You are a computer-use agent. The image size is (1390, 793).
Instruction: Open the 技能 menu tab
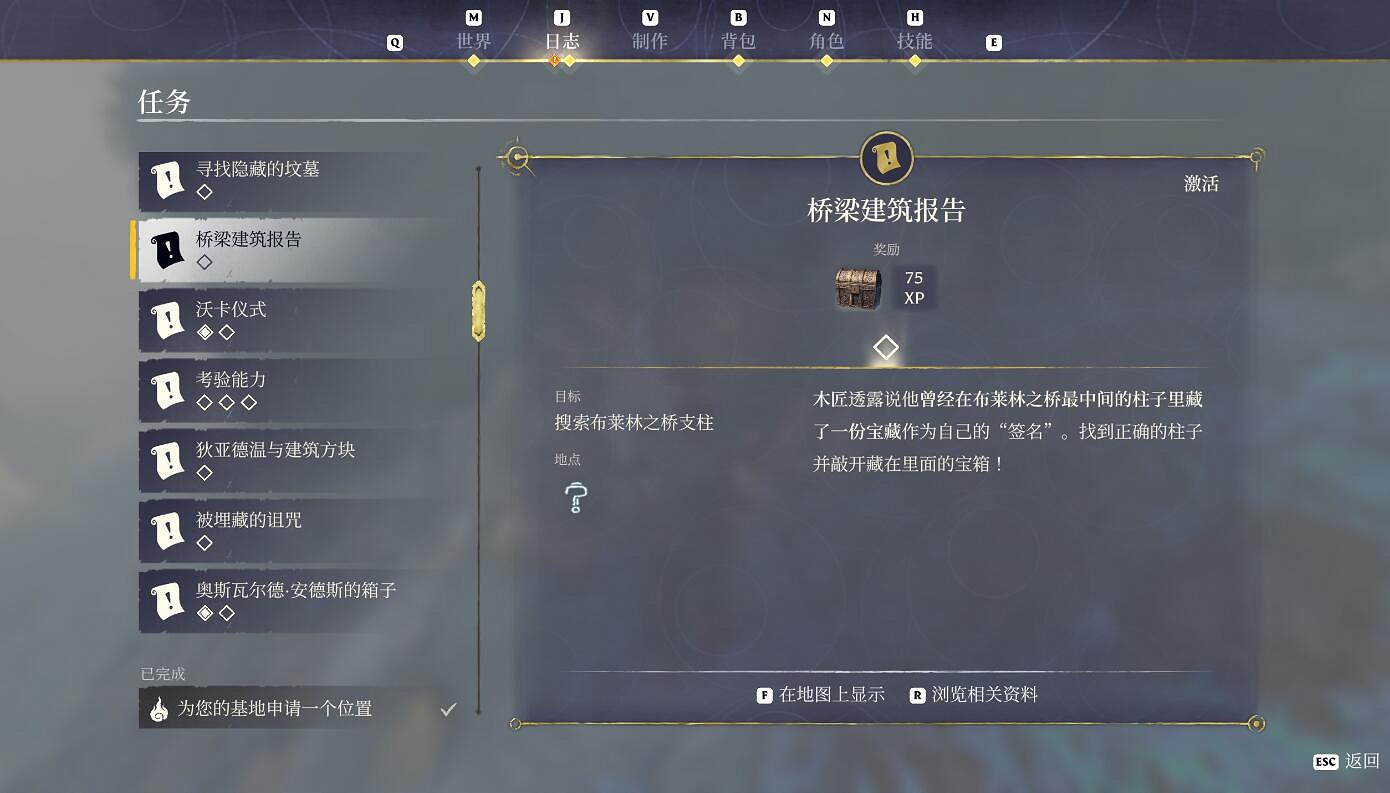(914, 41)
